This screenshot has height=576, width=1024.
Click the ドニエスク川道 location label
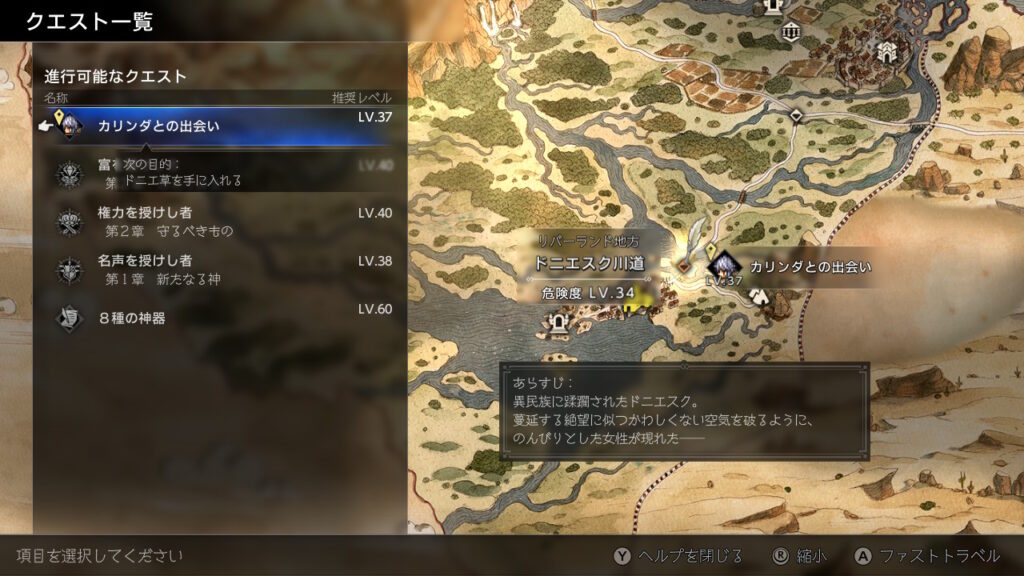click(589, 263)
